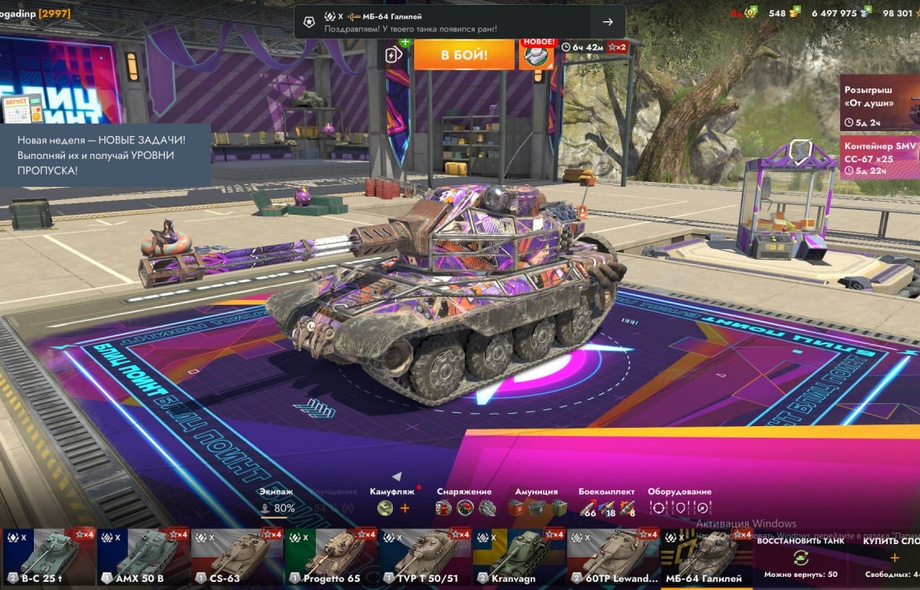This screenshot has width=920, height=590.
Task: Open the Контейнер SMV CC-67 offer
Action: 878,158
